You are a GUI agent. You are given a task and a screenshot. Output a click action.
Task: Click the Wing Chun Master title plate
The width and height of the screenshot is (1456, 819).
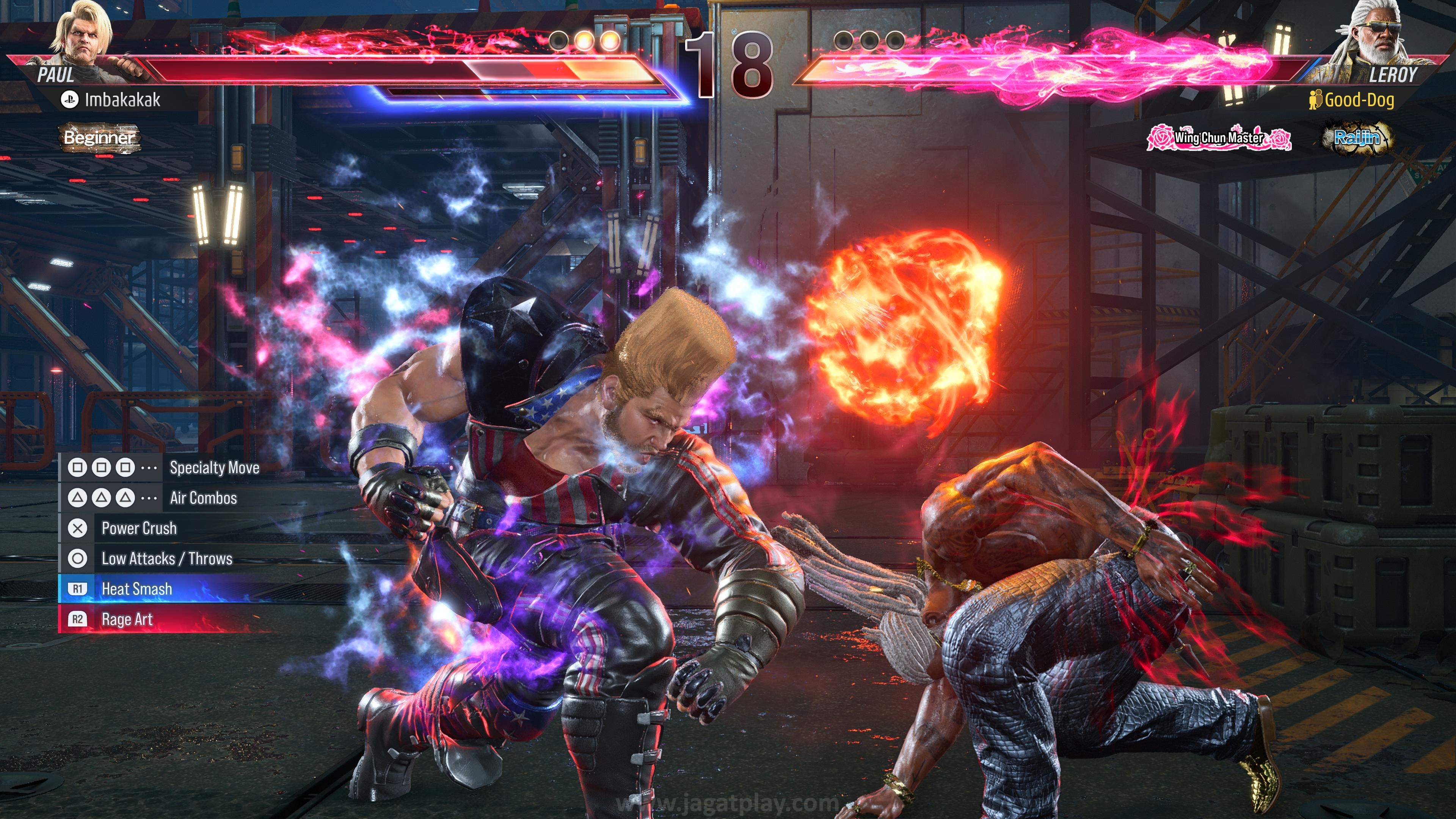pos(1219,137)
